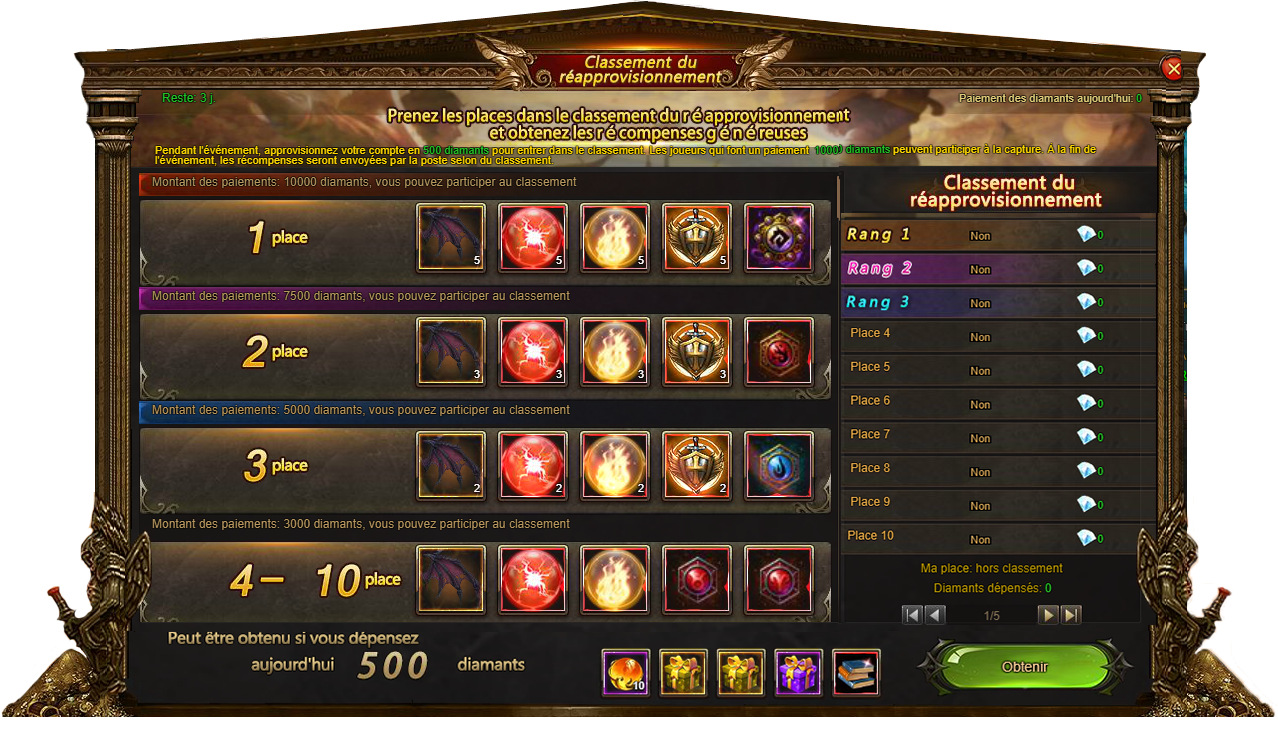Go to the next ranking page
The image size is (1278, 739).
1048,615
